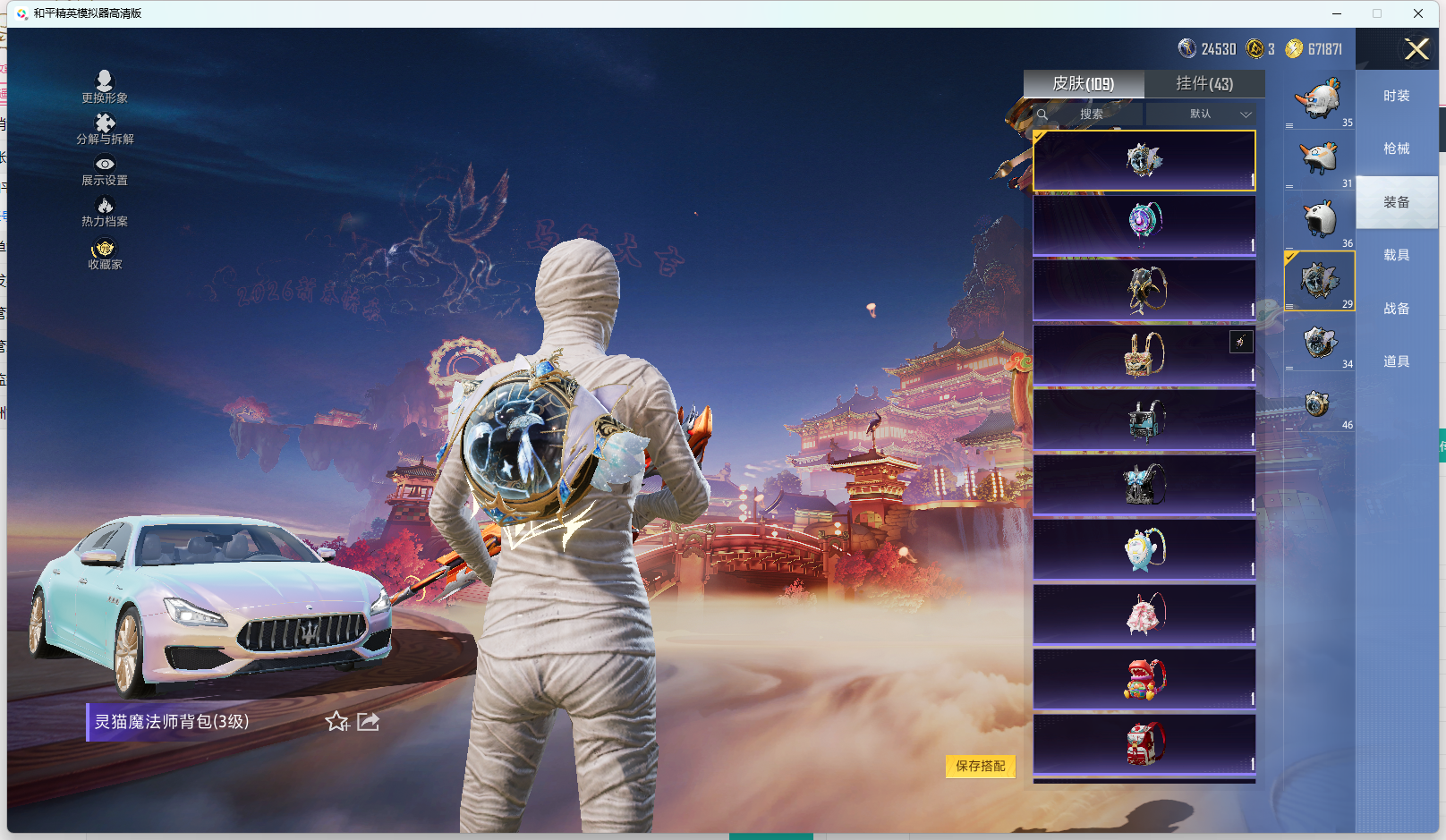The width and height of the screenshot is (1446, 840).
Task: Open 收藏家 collector page
Action: tap(105, 254)
